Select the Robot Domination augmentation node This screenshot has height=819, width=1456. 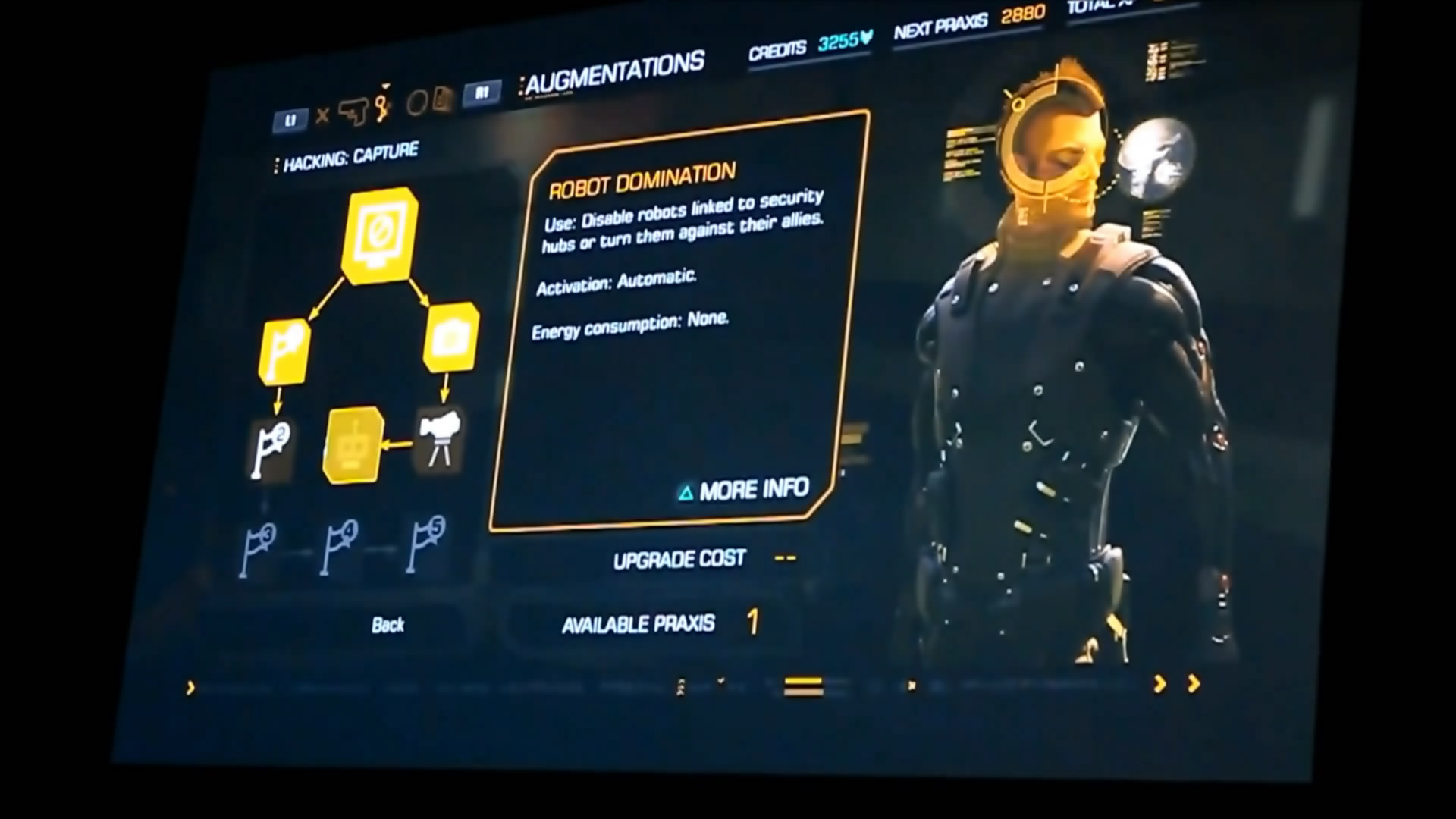coord(352,446)
